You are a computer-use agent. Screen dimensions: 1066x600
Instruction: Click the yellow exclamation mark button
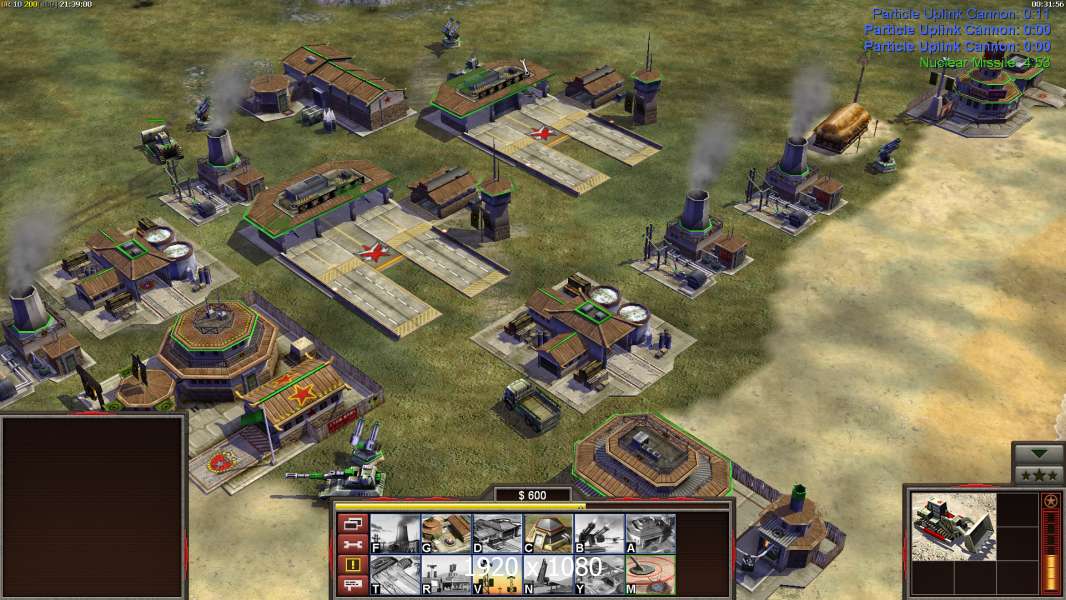[x=353, y=565]
